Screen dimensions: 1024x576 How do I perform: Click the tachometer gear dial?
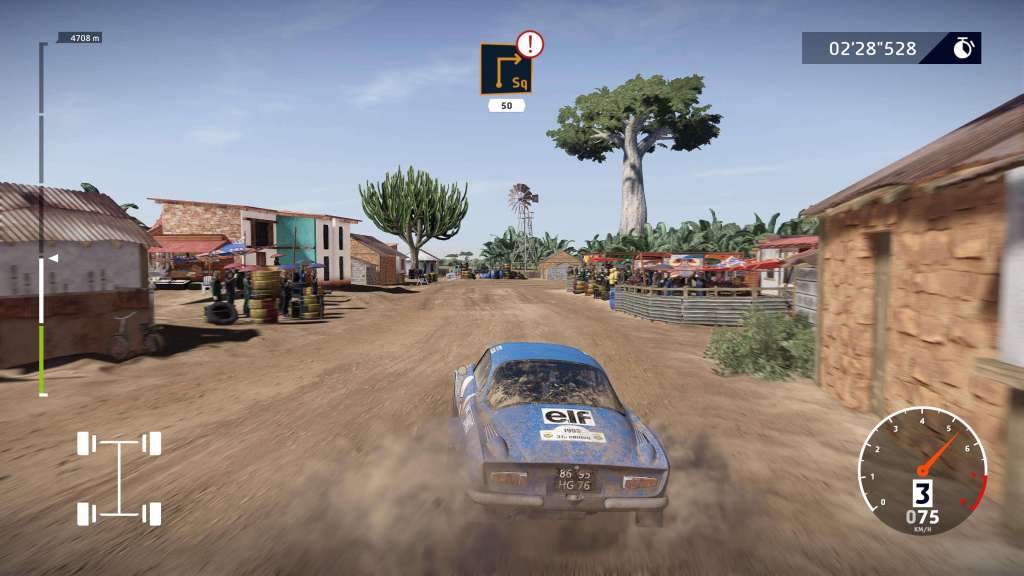pos(922,470)
